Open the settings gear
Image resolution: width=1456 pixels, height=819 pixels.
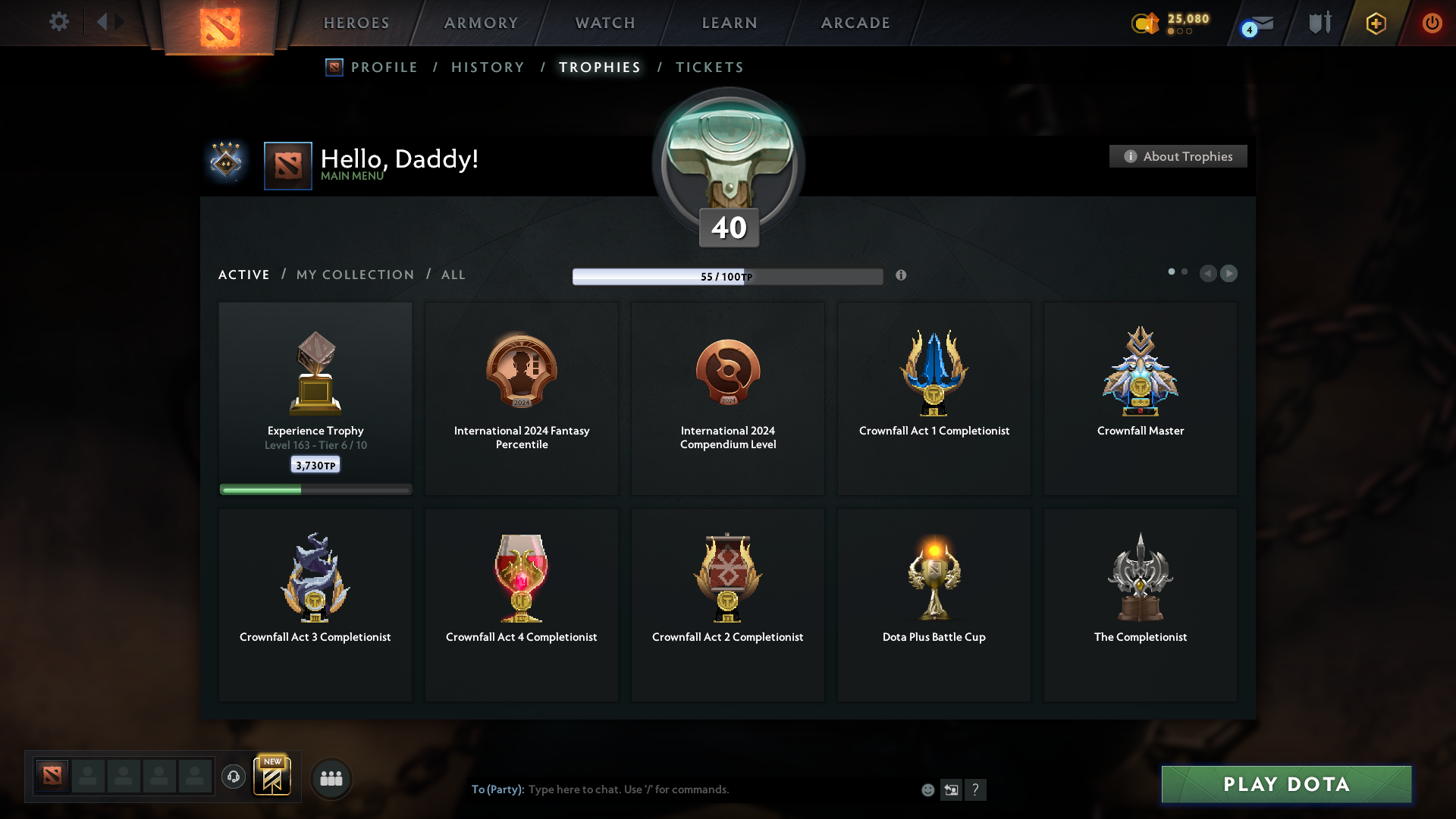pos(59,22)
